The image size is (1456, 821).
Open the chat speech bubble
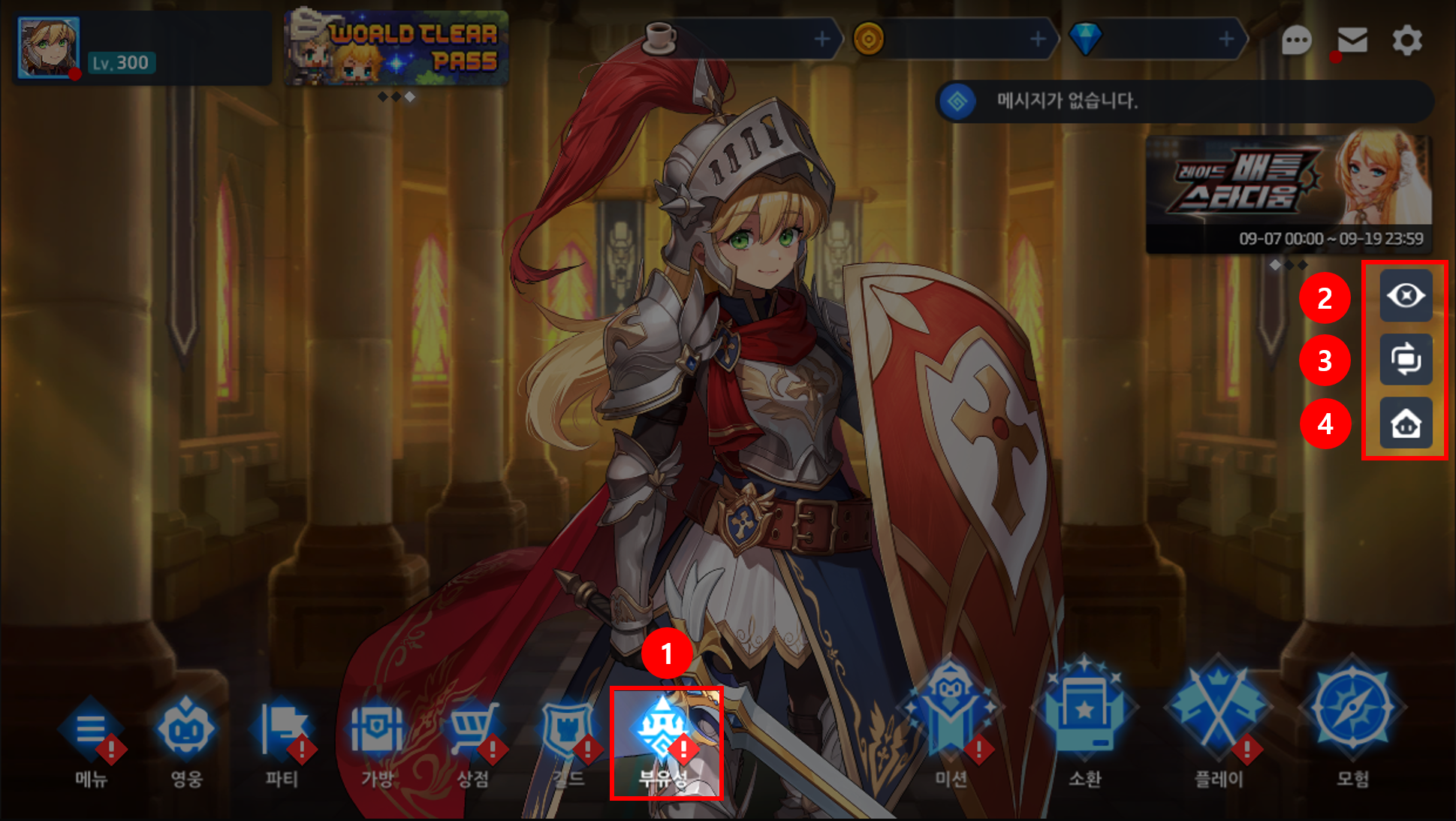tap(1296, 40)
